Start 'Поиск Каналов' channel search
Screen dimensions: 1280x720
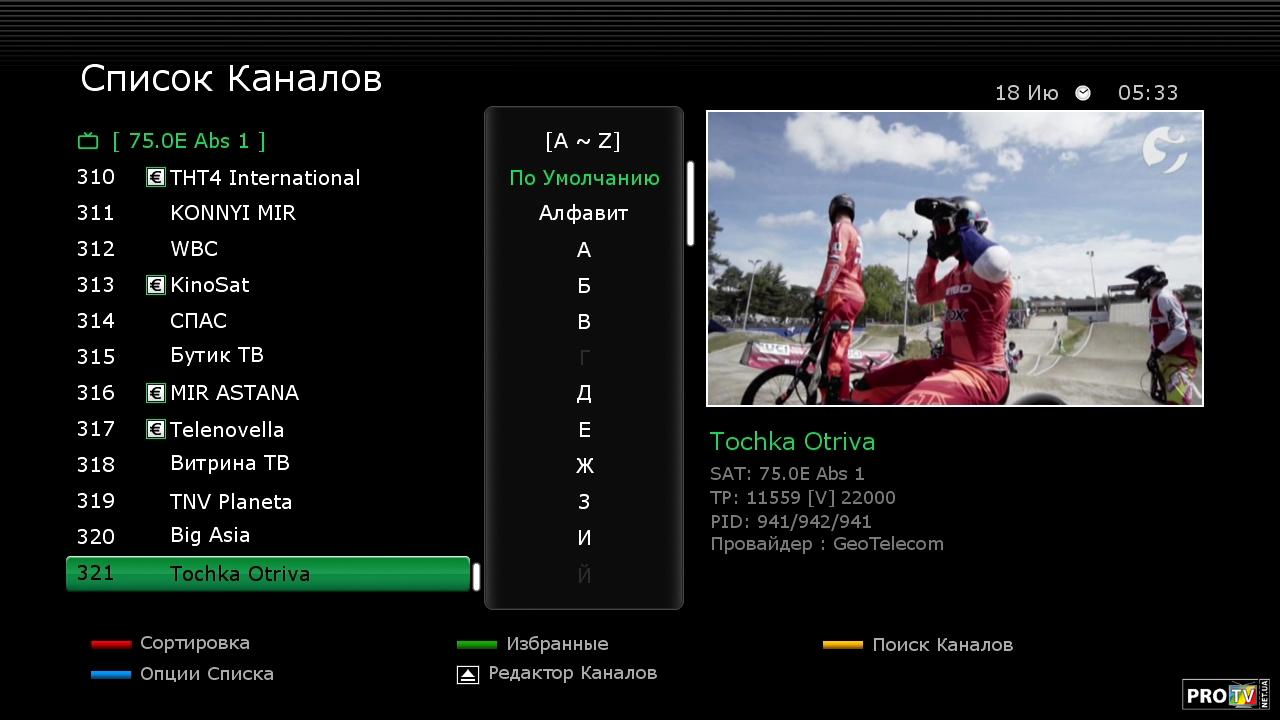(941, 645)
